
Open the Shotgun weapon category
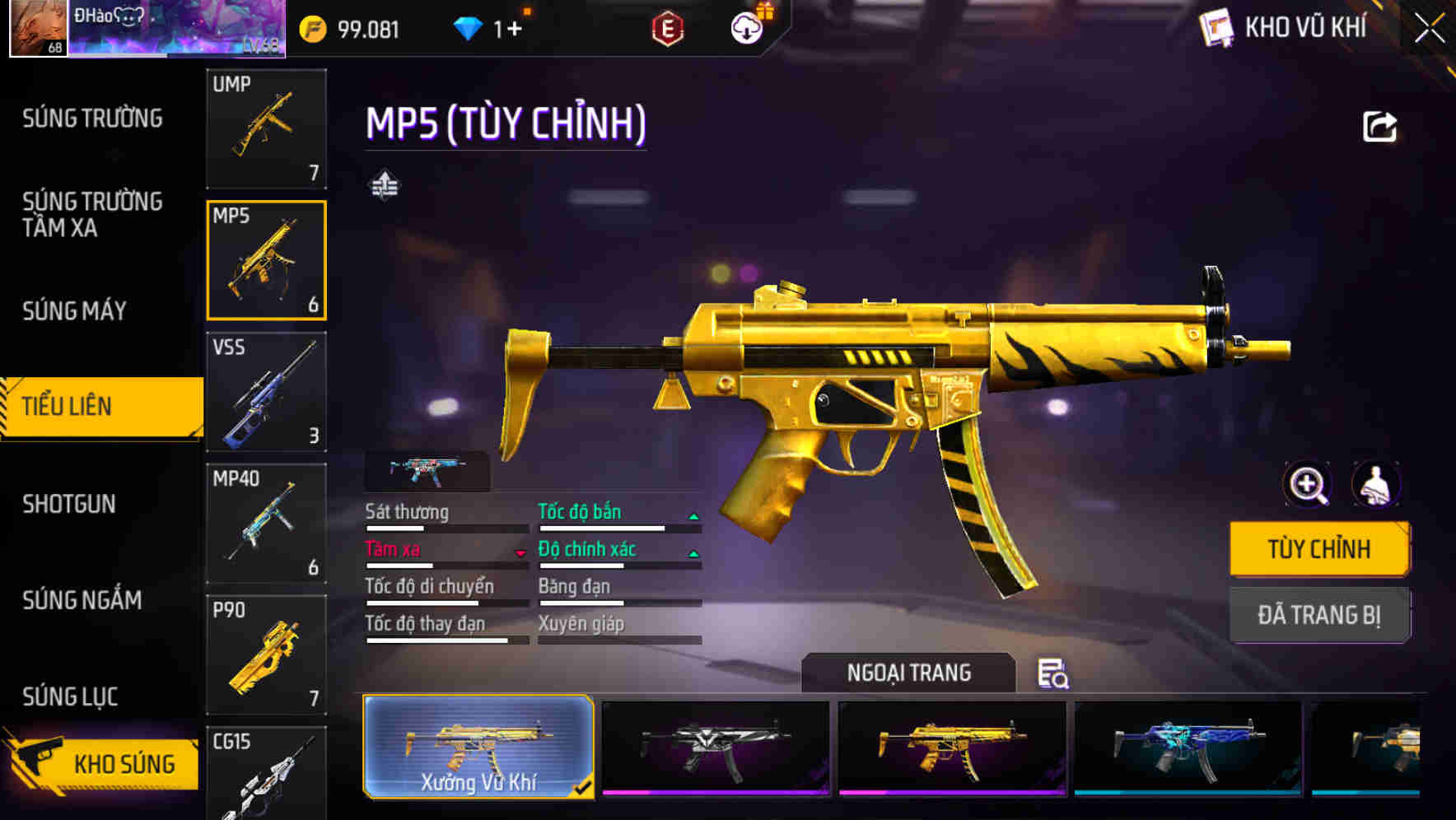click(69, 504)
